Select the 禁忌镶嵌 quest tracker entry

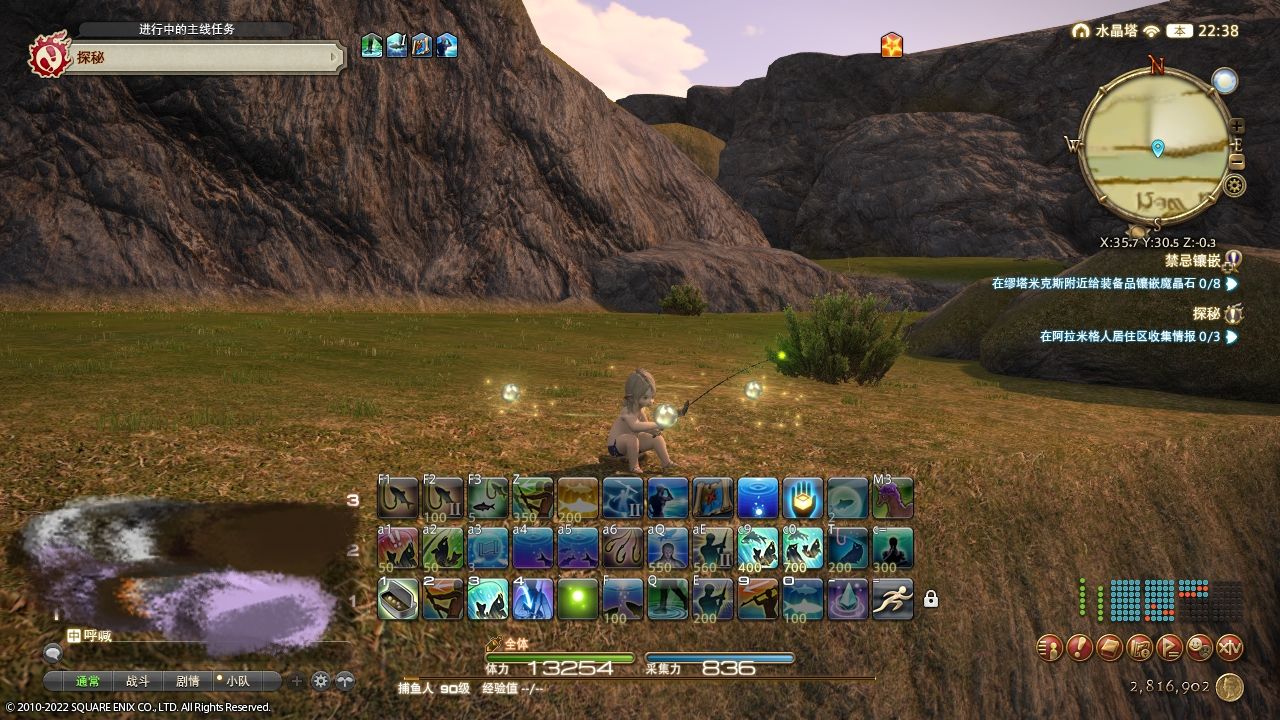tap(1192, 261)
